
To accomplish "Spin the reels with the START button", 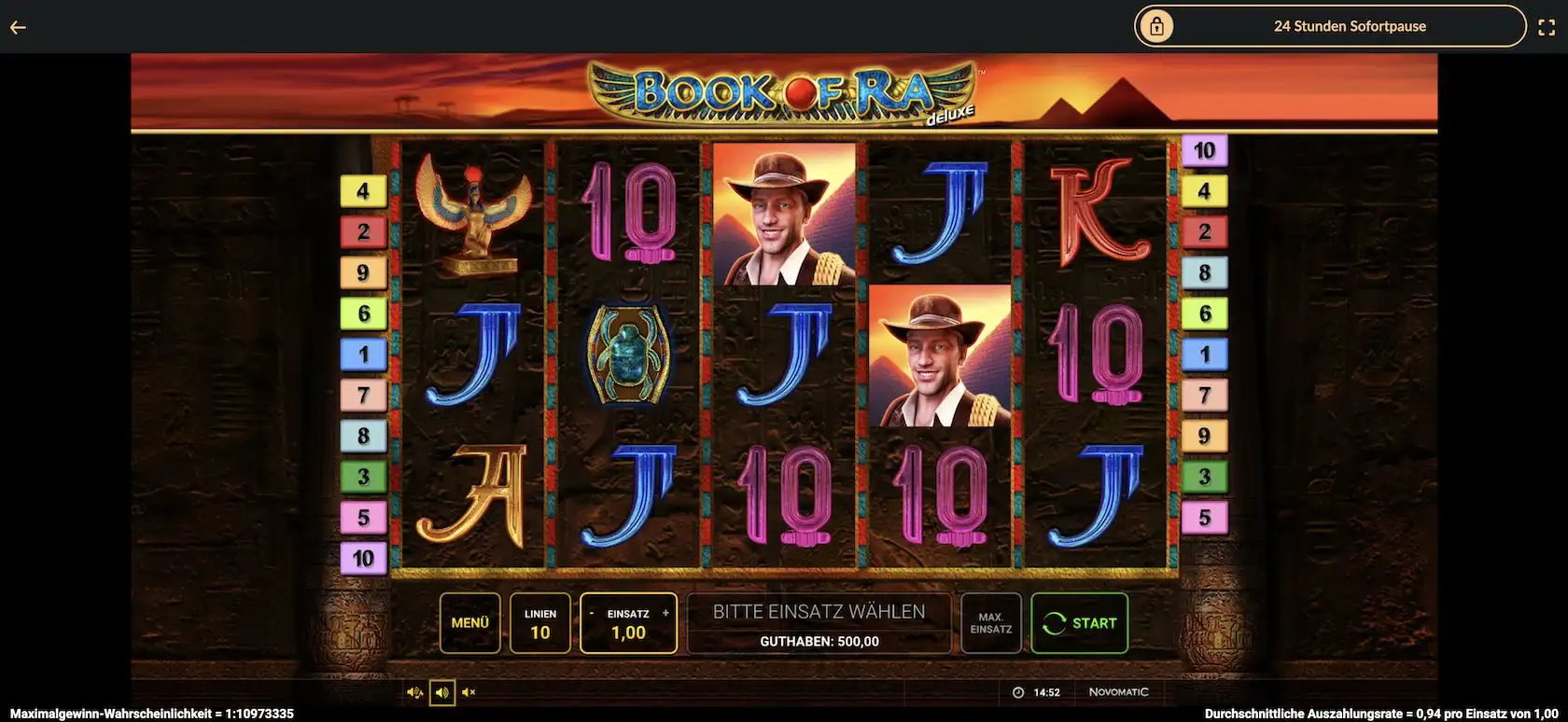I will click(1079, 623).
